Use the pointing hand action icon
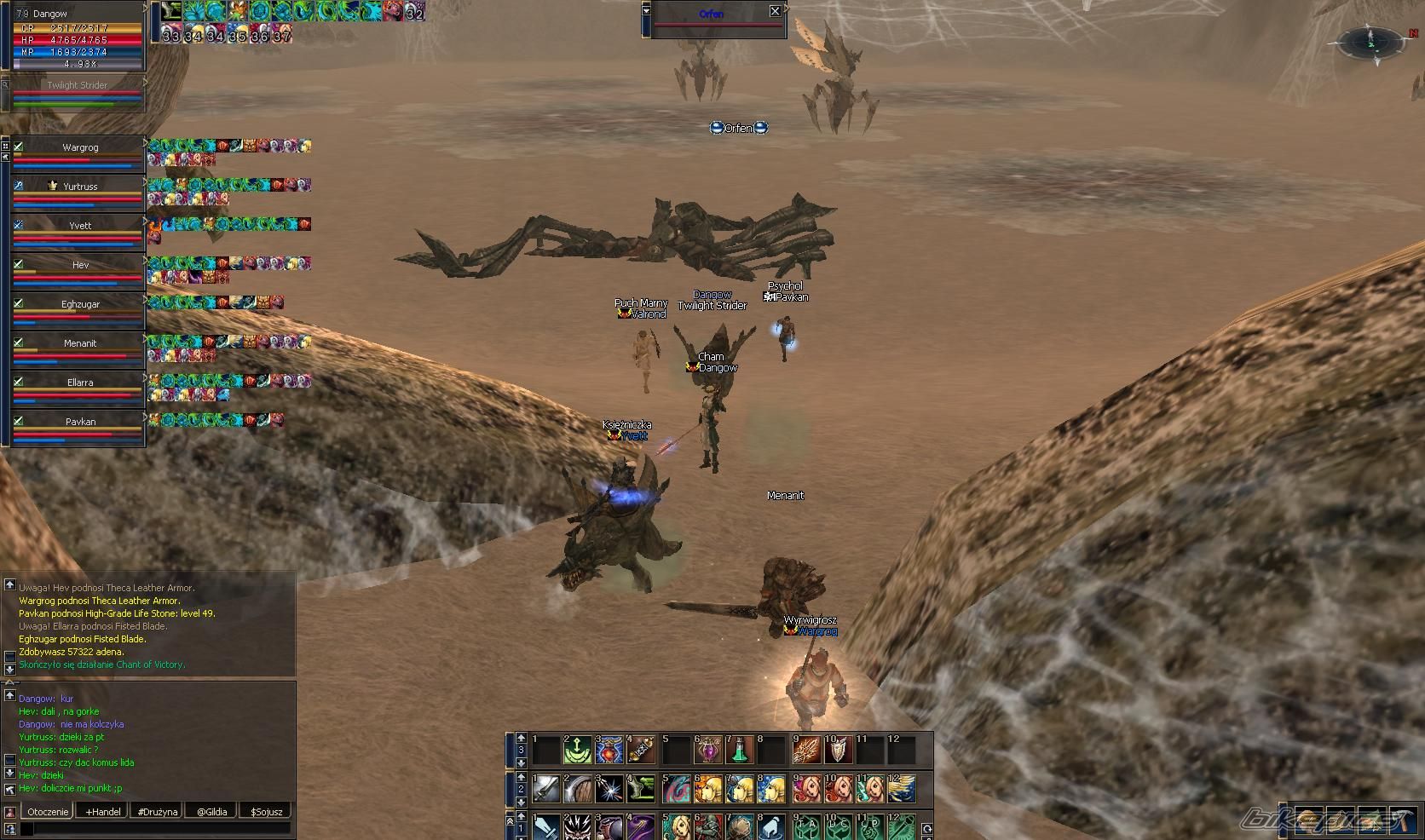The height and width of the screenshot is (840, 1425). pyautogui.click(x=772, y=826)
